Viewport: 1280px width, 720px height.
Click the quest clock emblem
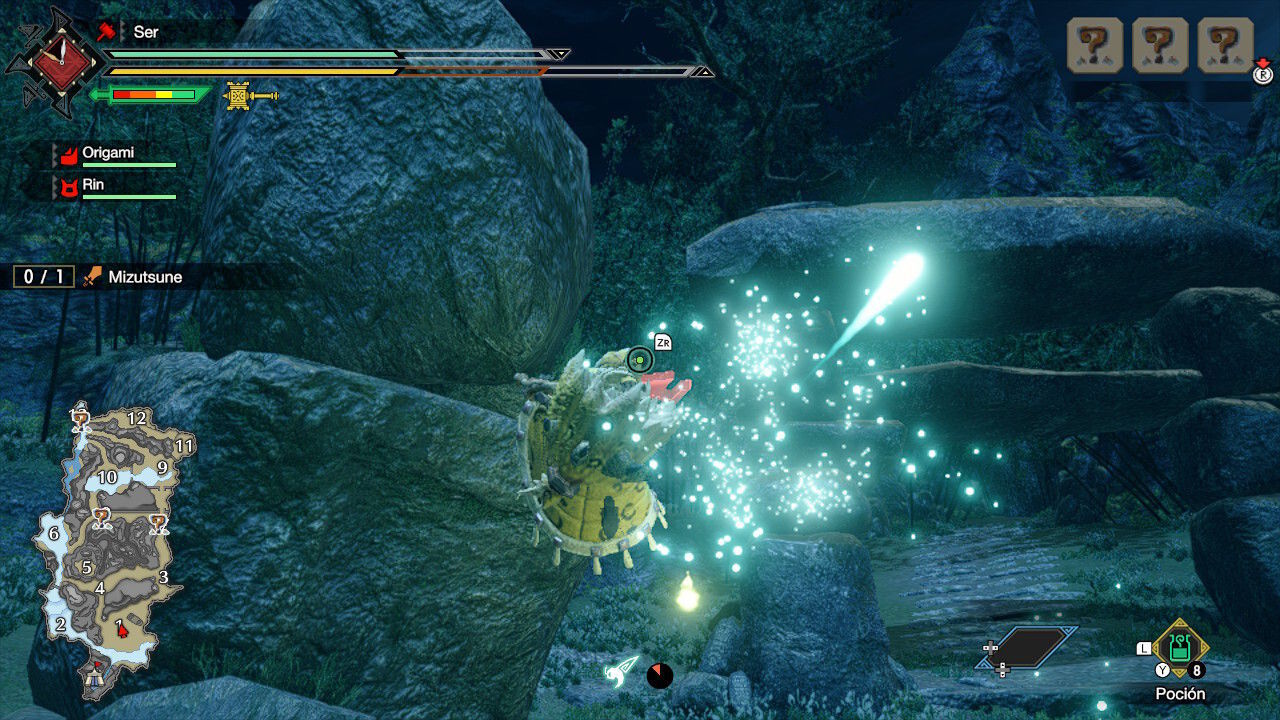(62, 62)
